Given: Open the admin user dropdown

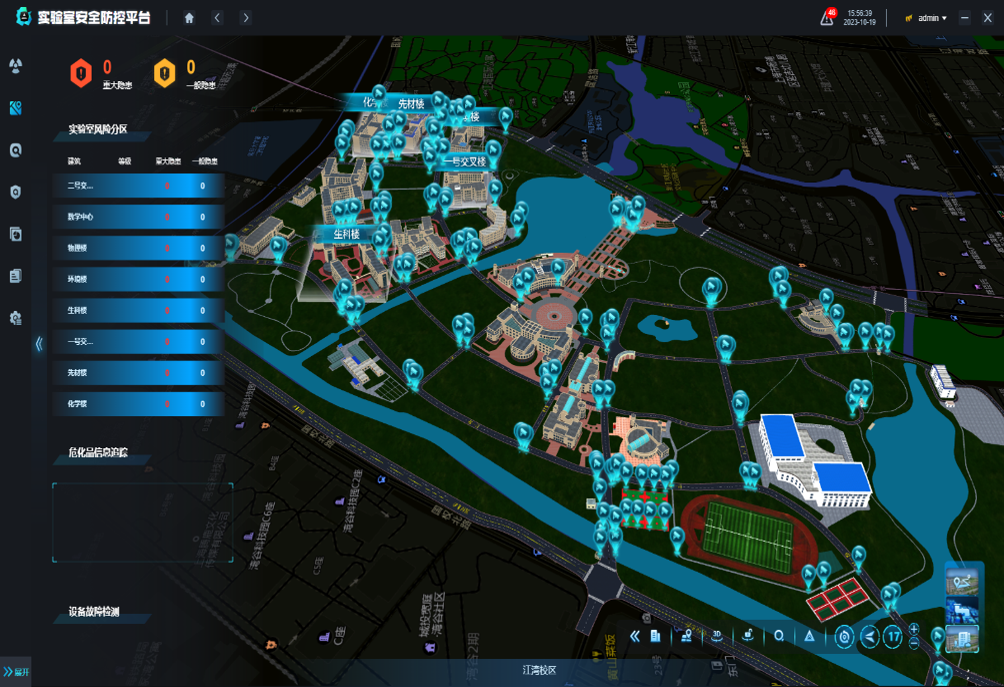Looking at the screenshot, I should (927, 18).
